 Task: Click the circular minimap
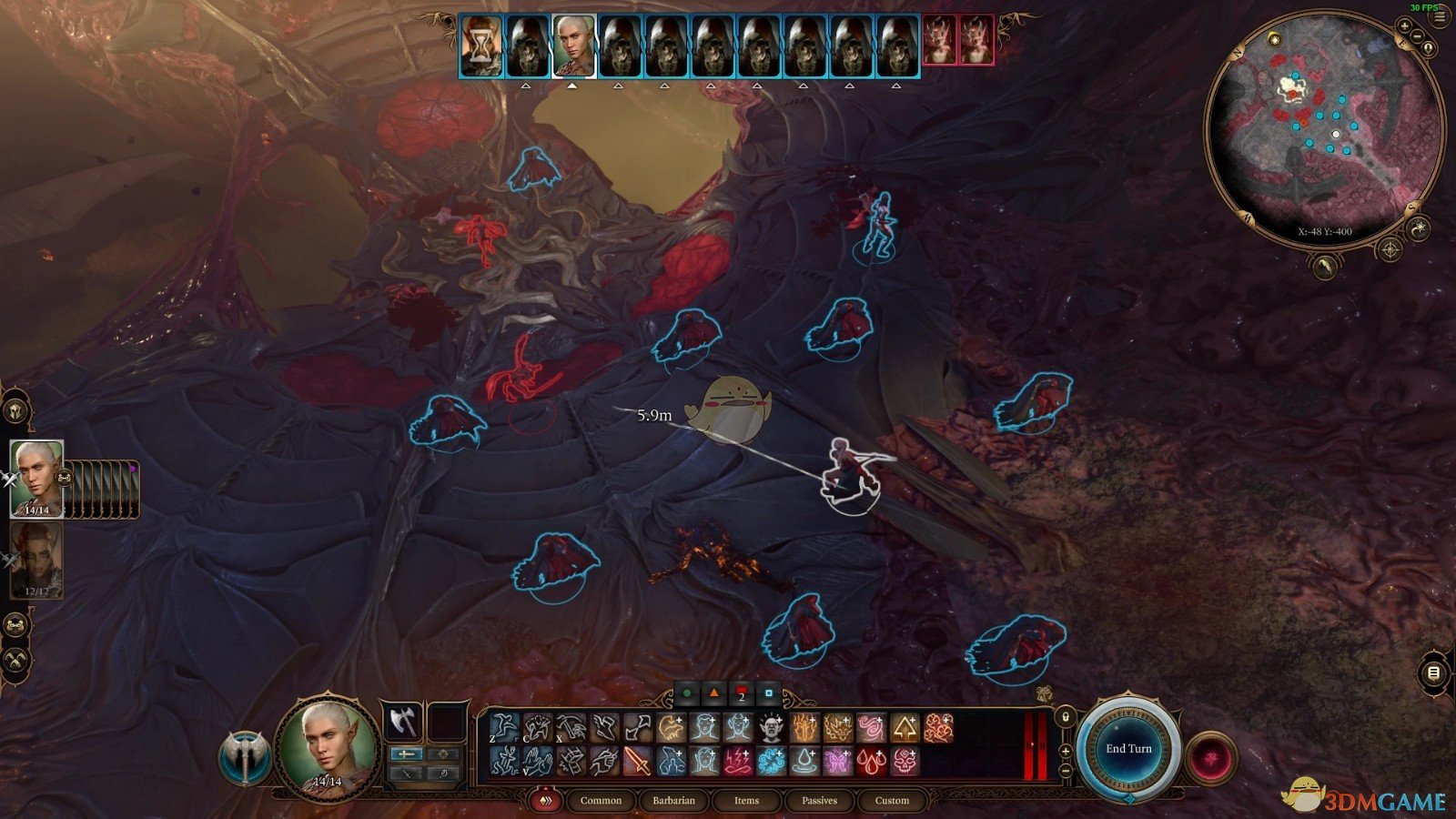[x=1324, y=136]
